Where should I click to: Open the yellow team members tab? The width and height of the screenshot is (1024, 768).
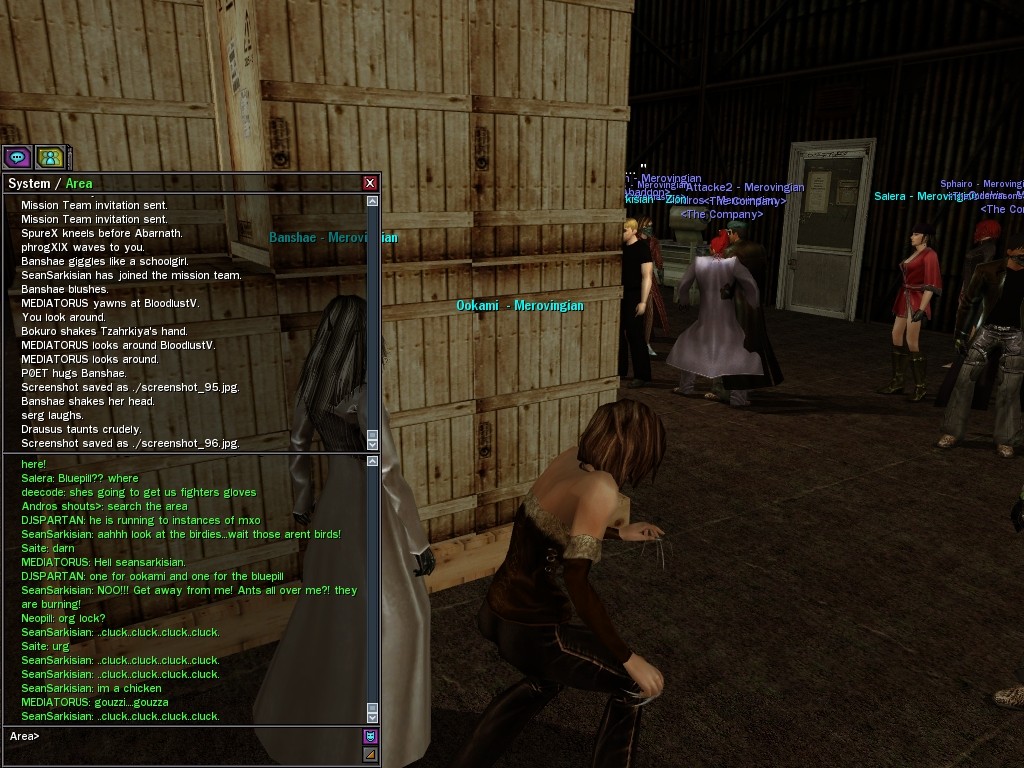click(50, 157)
